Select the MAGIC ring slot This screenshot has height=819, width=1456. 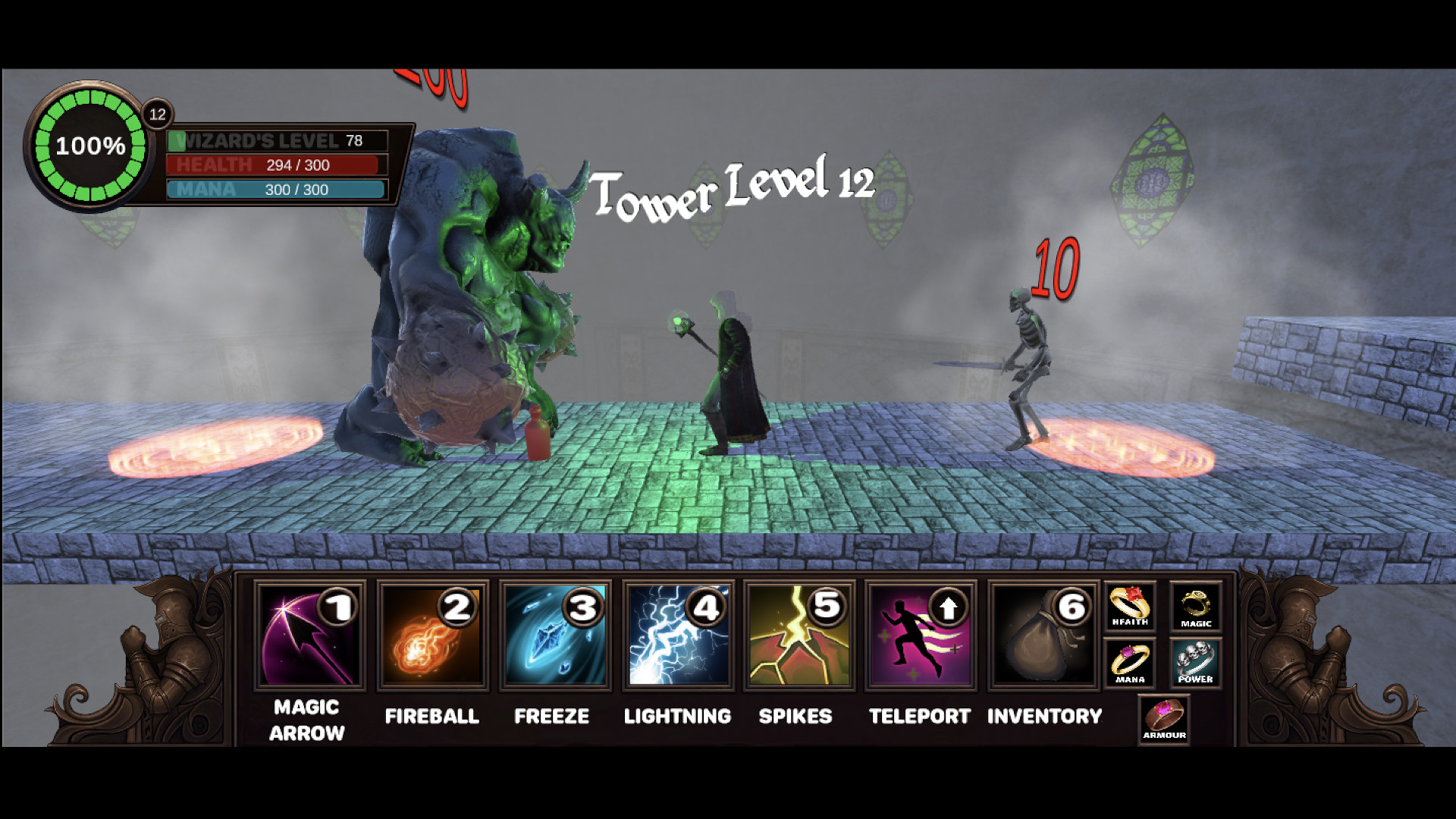(x=1195, y=607)
